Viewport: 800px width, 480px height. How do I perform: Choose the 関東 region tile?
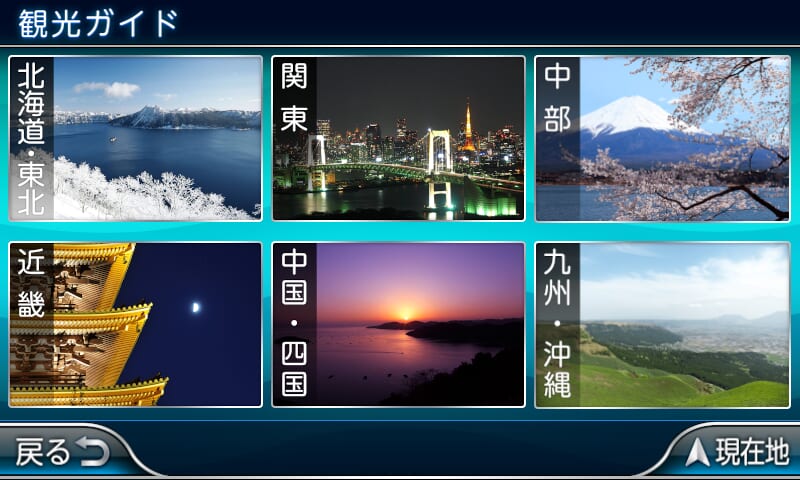[x=398, y=138]
